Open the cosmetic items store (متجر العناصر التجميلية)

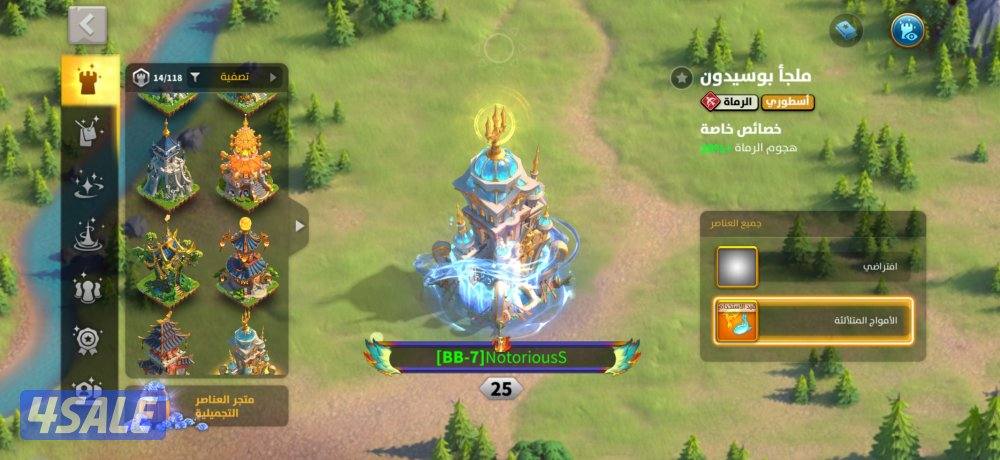pyautogui.click(x=205, y=405)
